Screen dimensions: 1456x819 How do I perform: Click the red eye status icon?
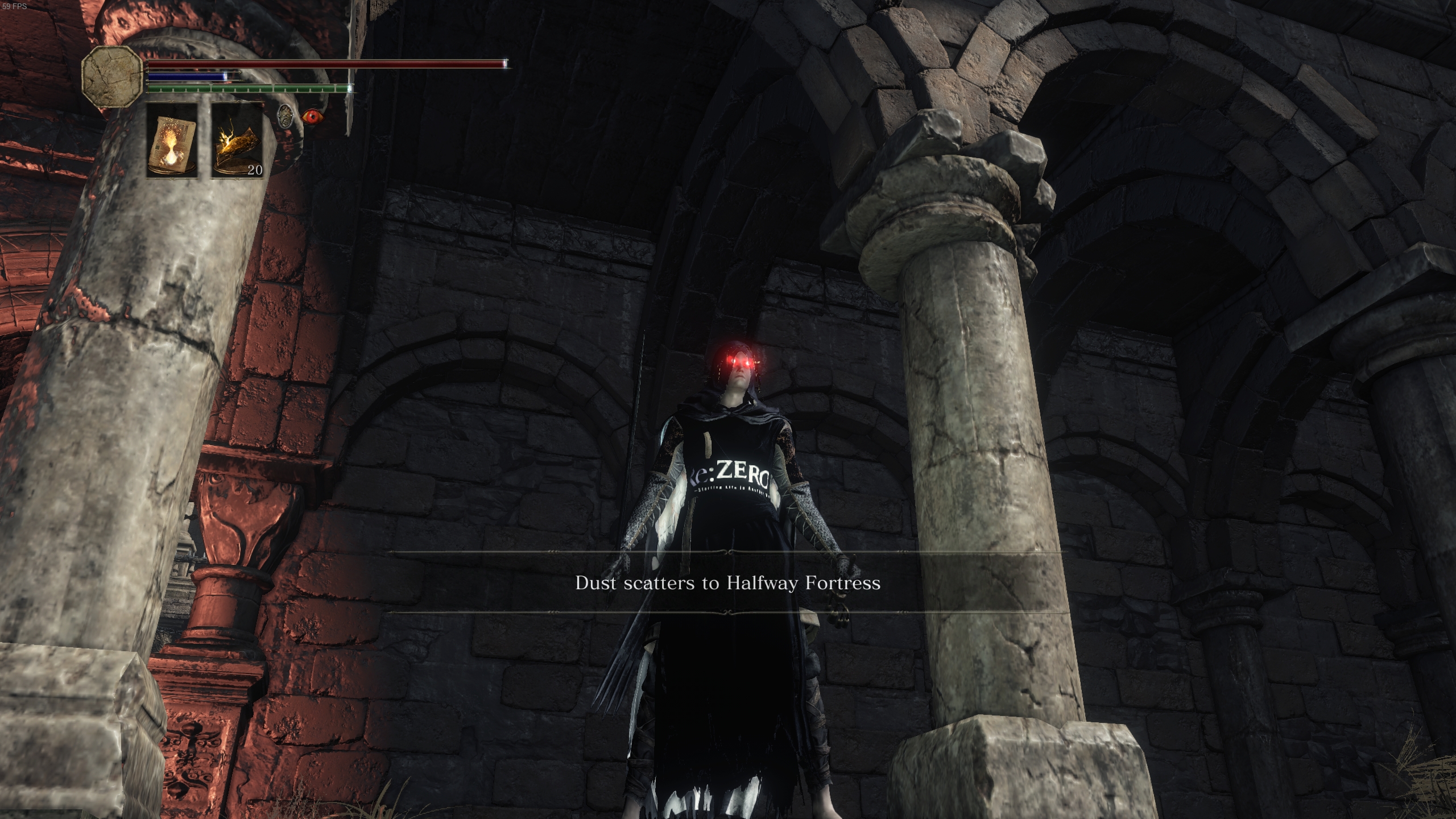click(x=311, y=117)
